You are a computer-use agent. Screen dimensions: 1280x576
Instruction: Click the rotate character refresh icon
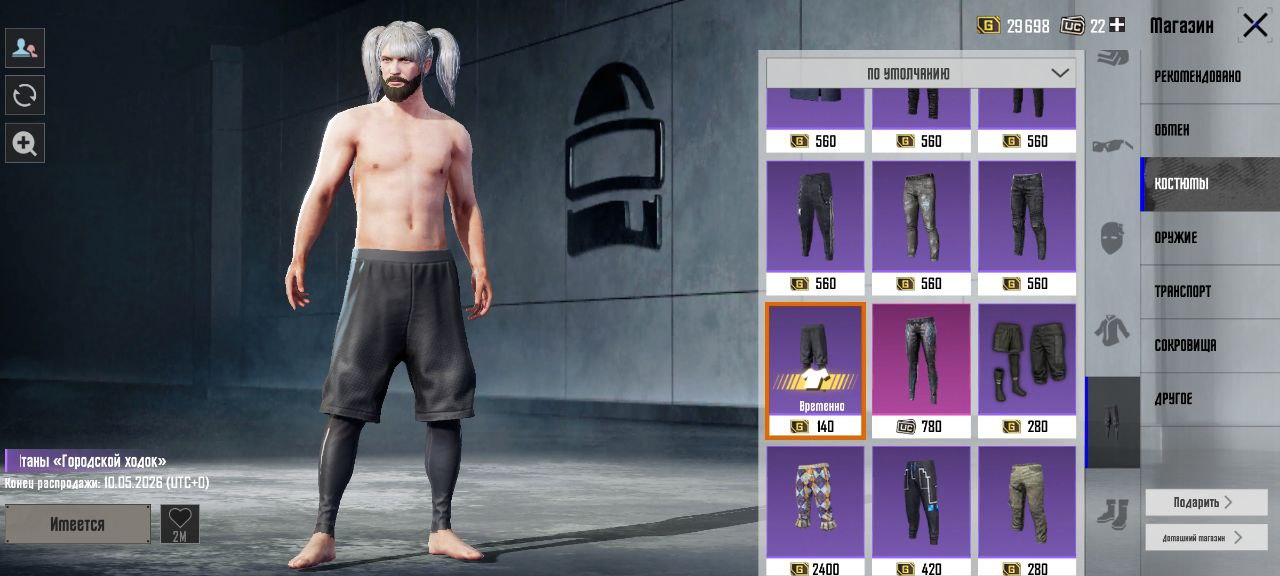pyautogui.click(x=24, y=95)
